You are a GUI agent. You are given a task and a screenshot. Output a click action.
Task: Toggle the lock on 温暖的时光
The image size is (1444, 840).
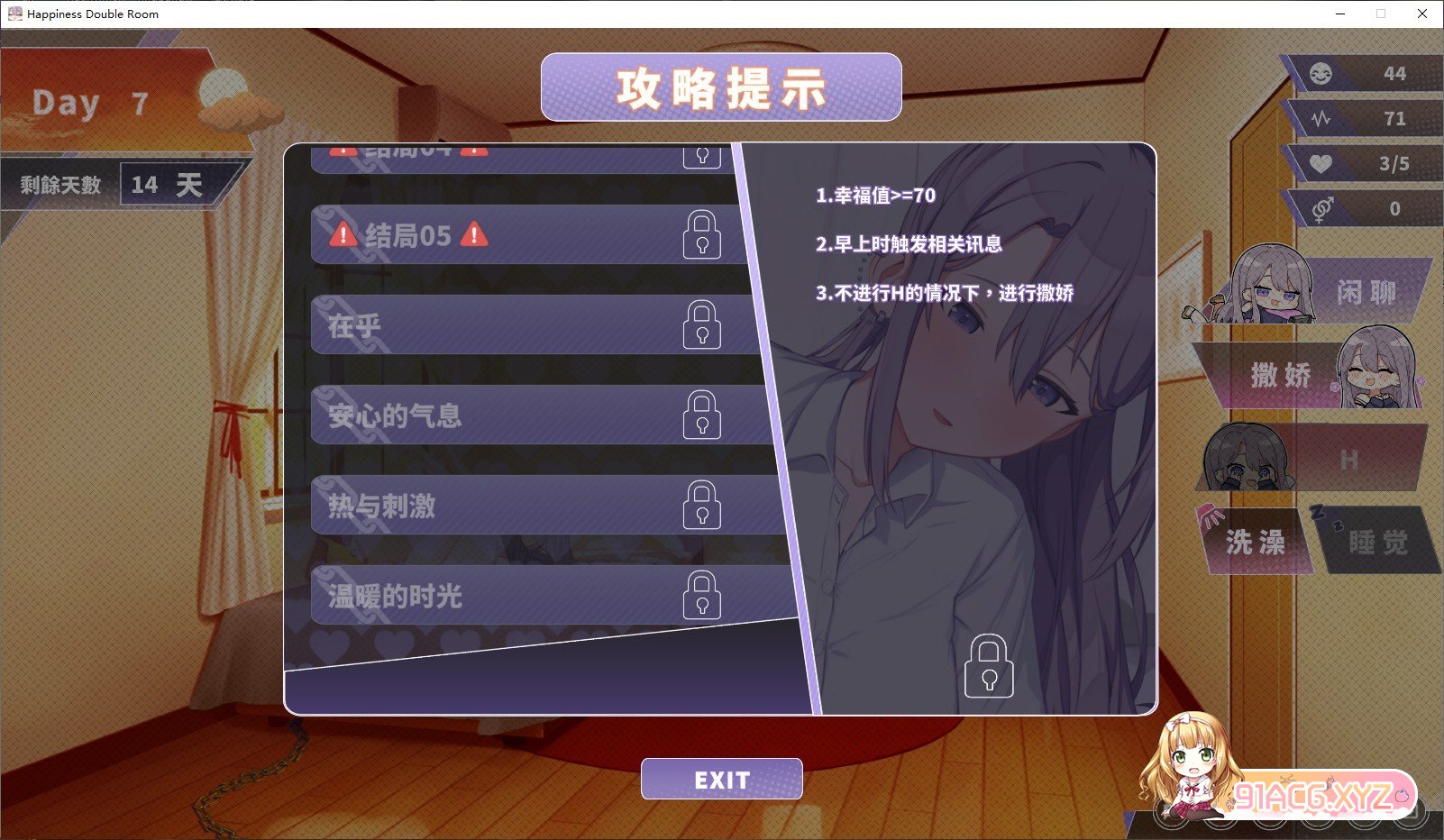pos(703,597)
